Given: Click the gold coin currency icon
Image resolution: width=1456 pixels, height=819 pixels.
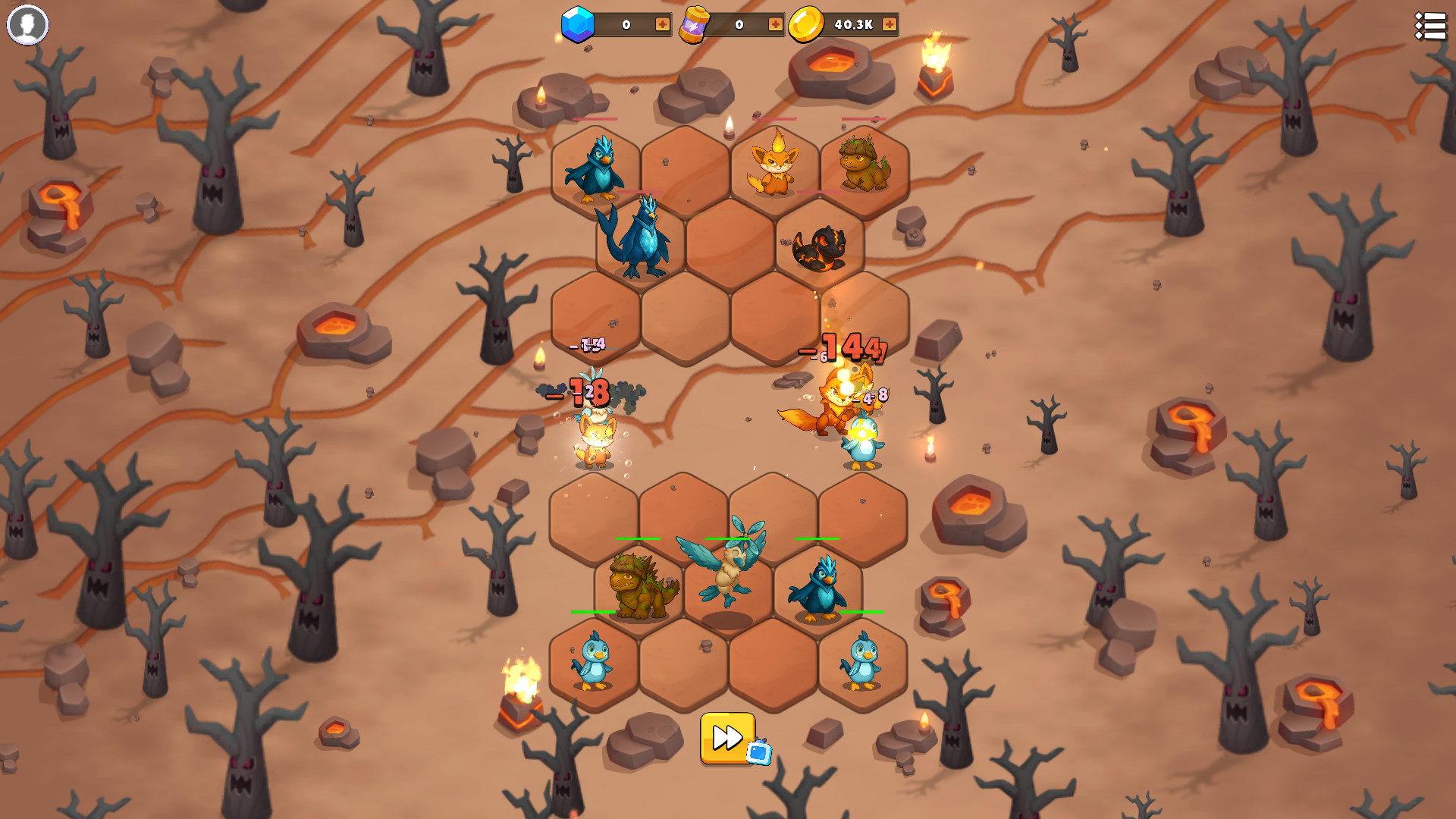Looking at the screenshot, I should [807, 23].
